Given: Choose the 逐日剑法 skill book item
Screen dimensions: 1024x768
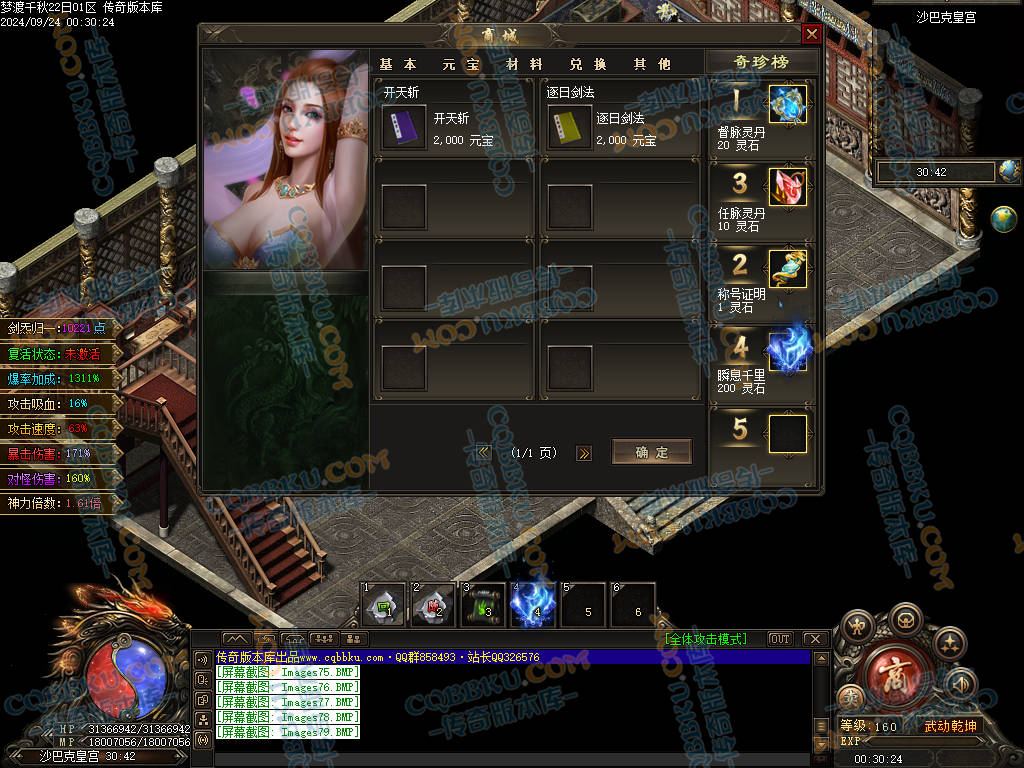Looking at the screenshot, I should [568, 126].
